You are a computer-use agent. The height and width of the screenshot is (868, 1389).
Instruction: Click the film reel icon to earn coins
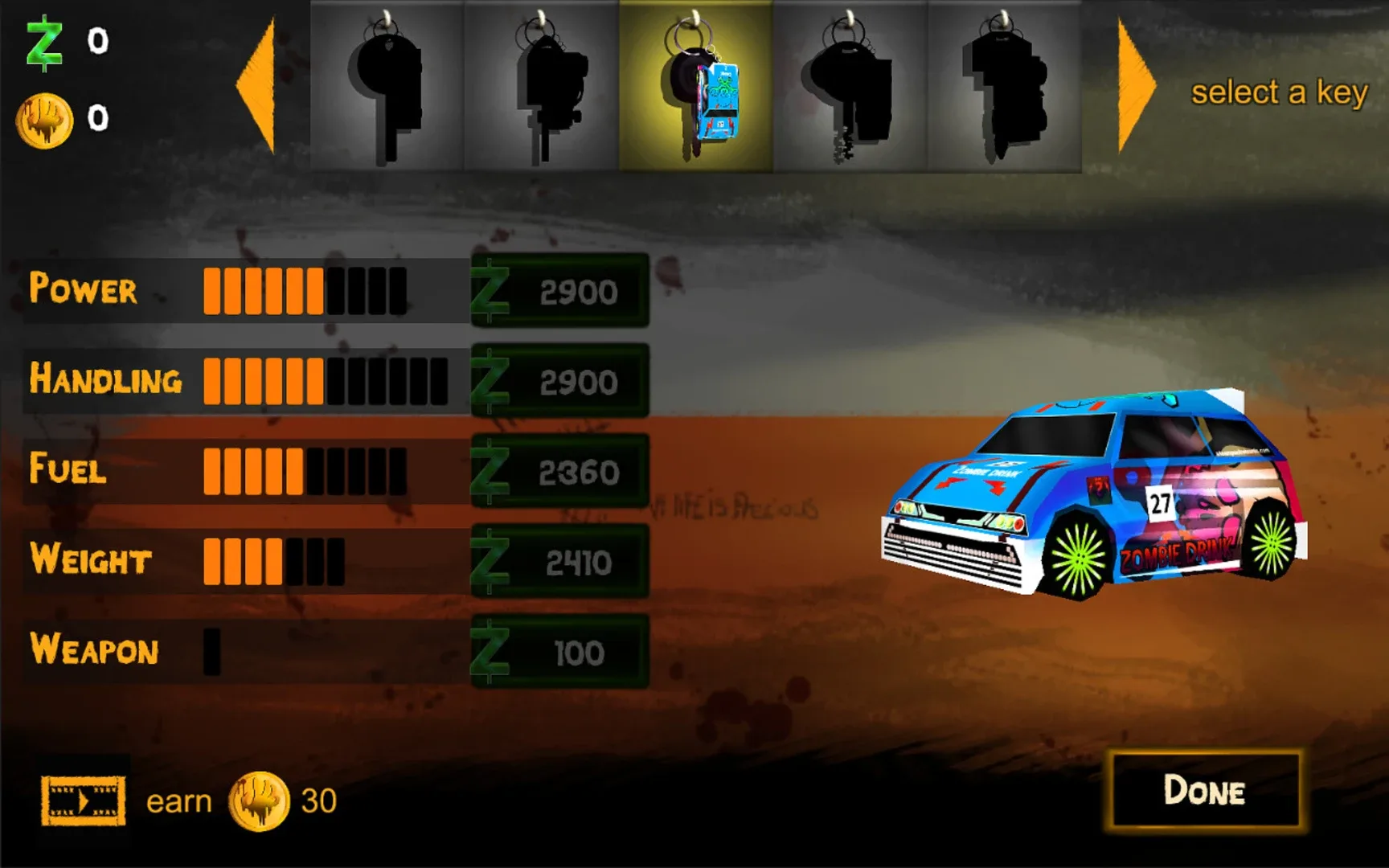pyautogui.click(x=84, y=800)
